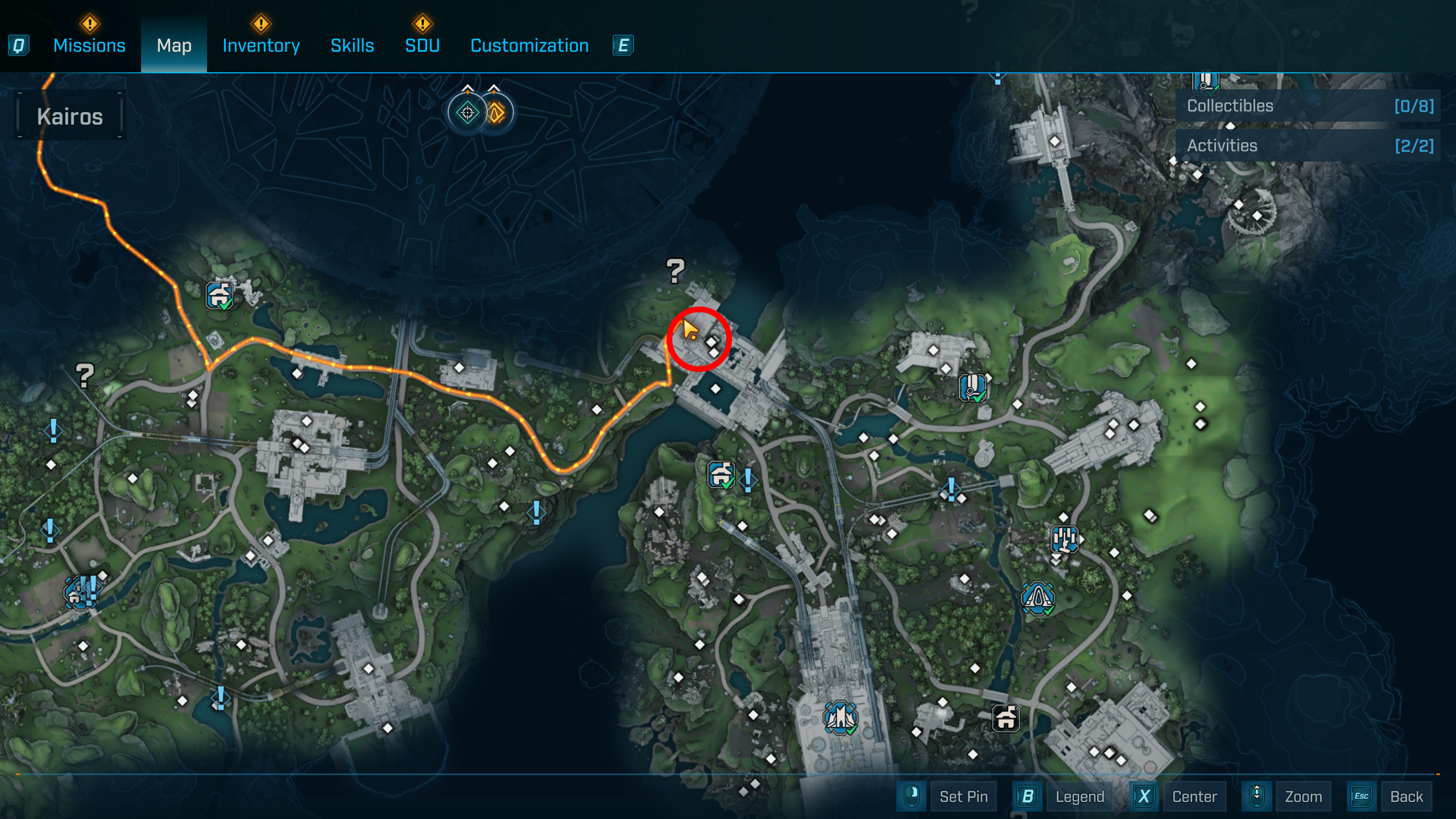Click the Back button
The height and width of the screenshot is (819, 1456).
(1406, 796)
